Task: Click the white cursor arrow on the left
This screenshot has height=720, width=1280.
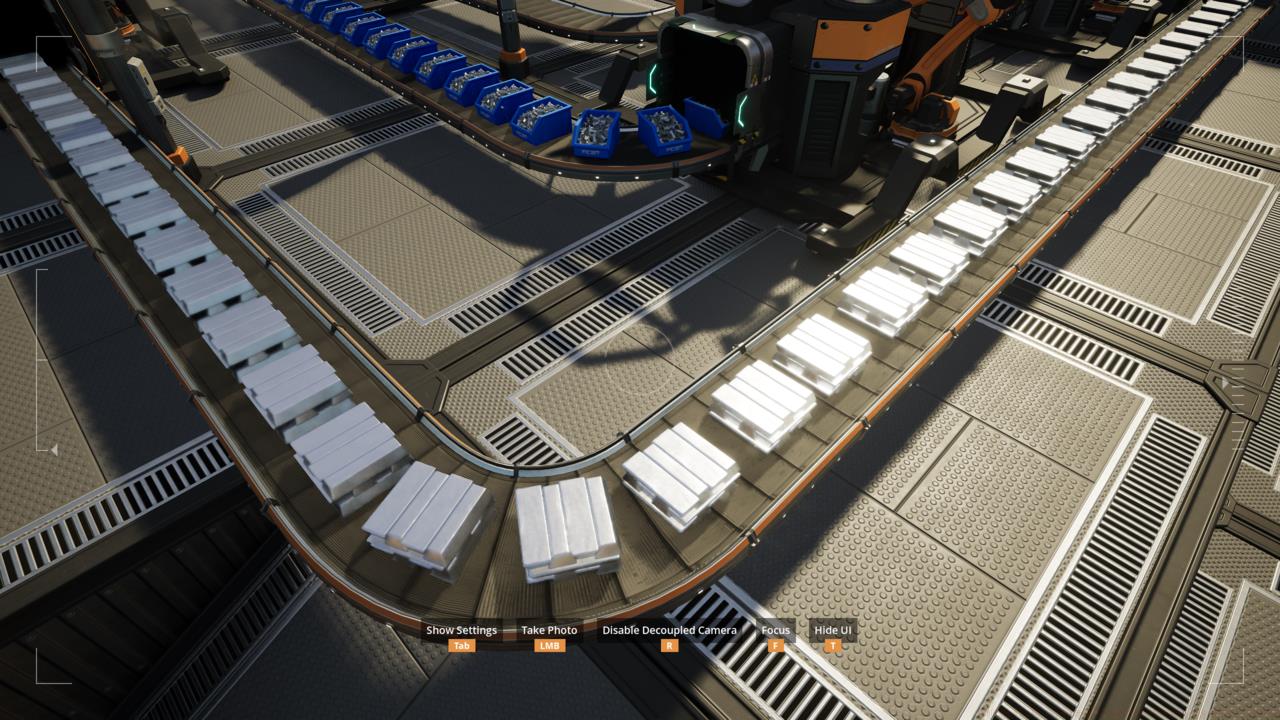Action: pyautogui.click(x=53, y=450)
